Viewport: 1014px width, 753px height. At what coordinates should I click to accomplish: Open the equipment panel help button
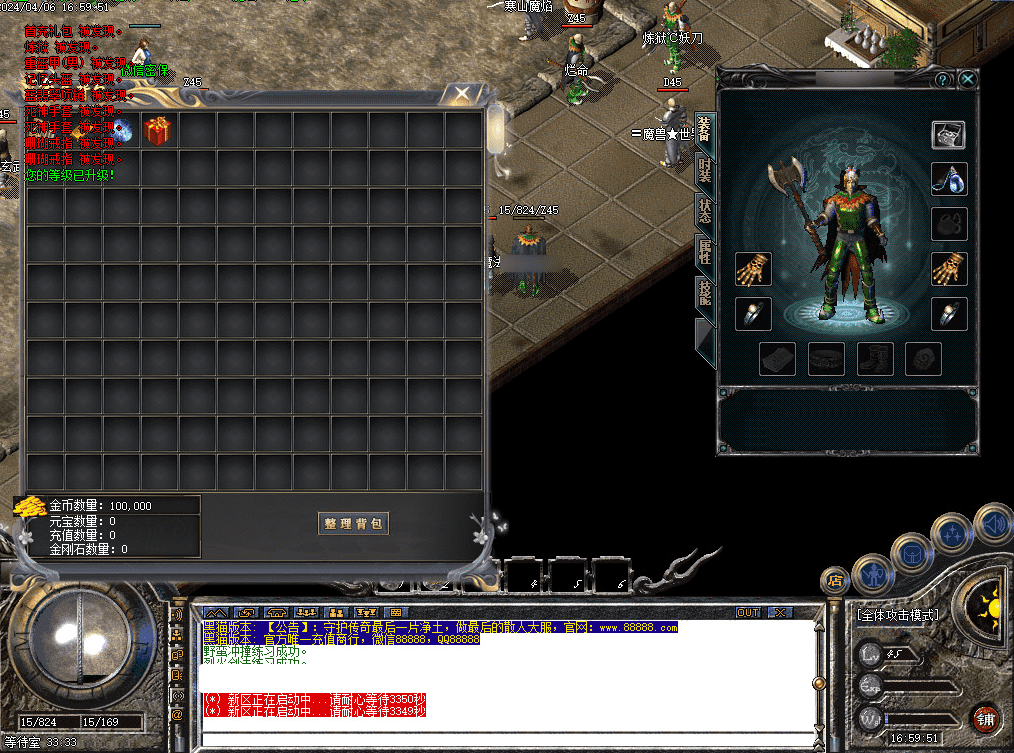click(943, 79)
